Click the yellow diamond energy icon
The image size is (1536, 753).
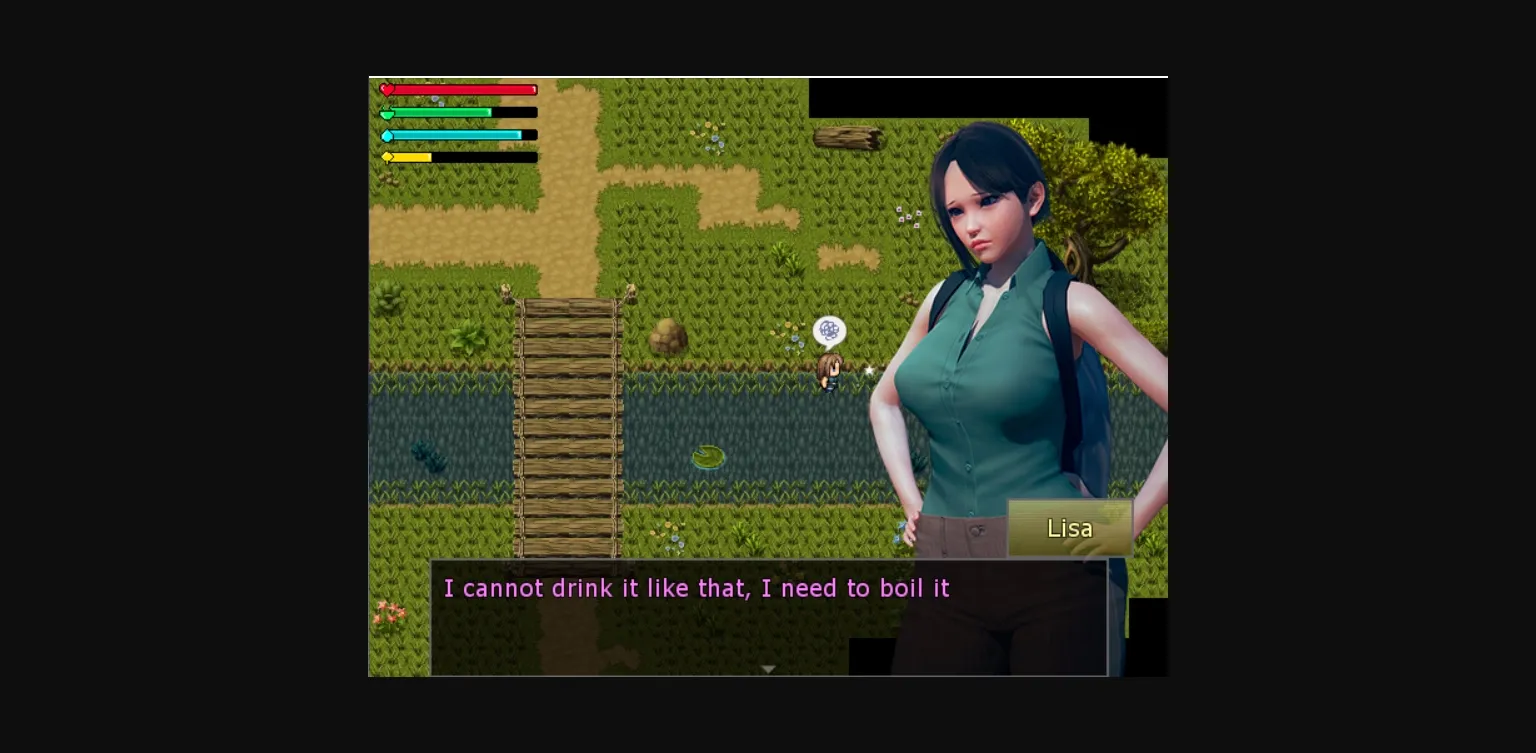388,157
